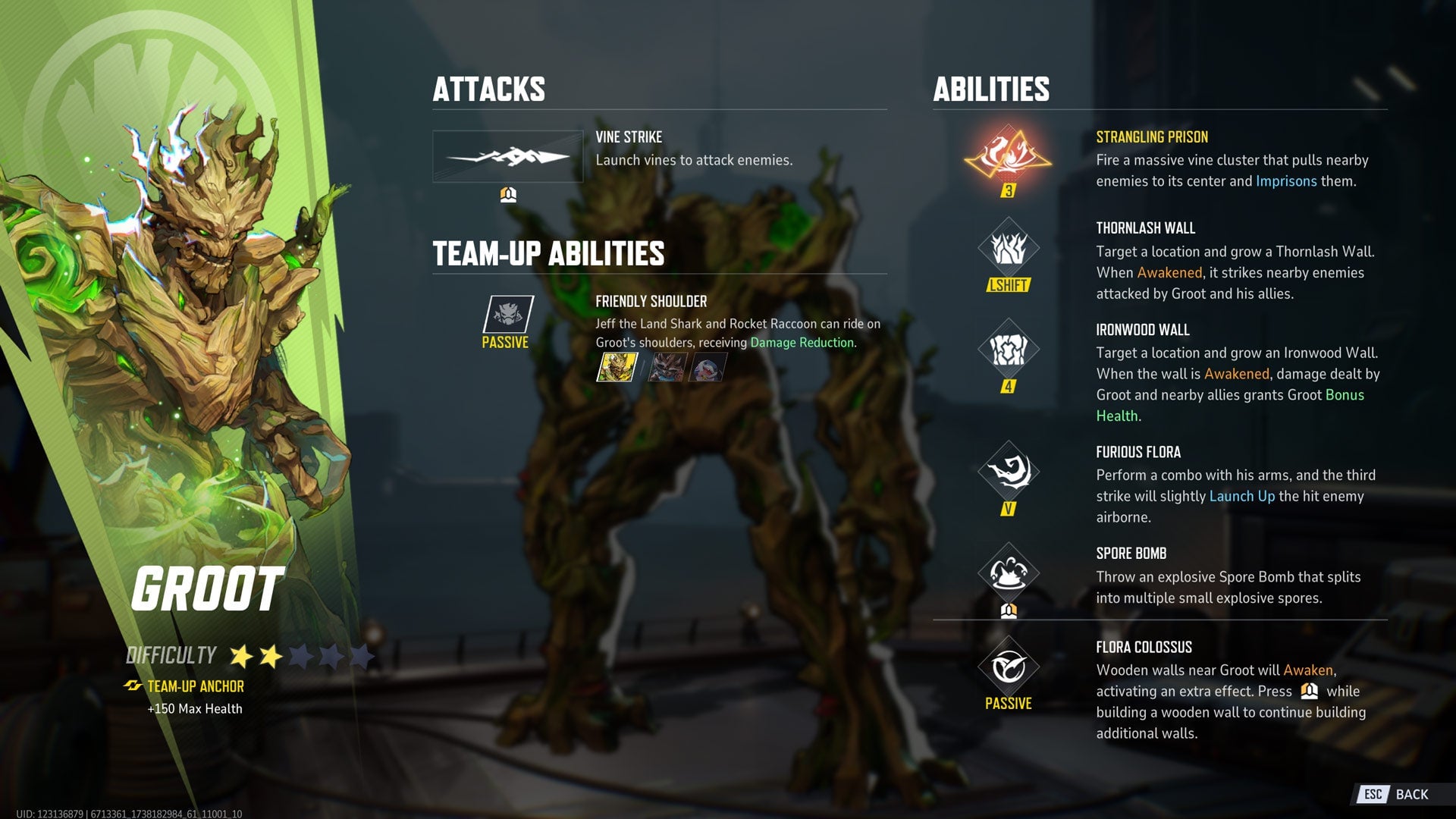Expand the Imprisons keyword in Strangling Prison

coord(1286,181)
